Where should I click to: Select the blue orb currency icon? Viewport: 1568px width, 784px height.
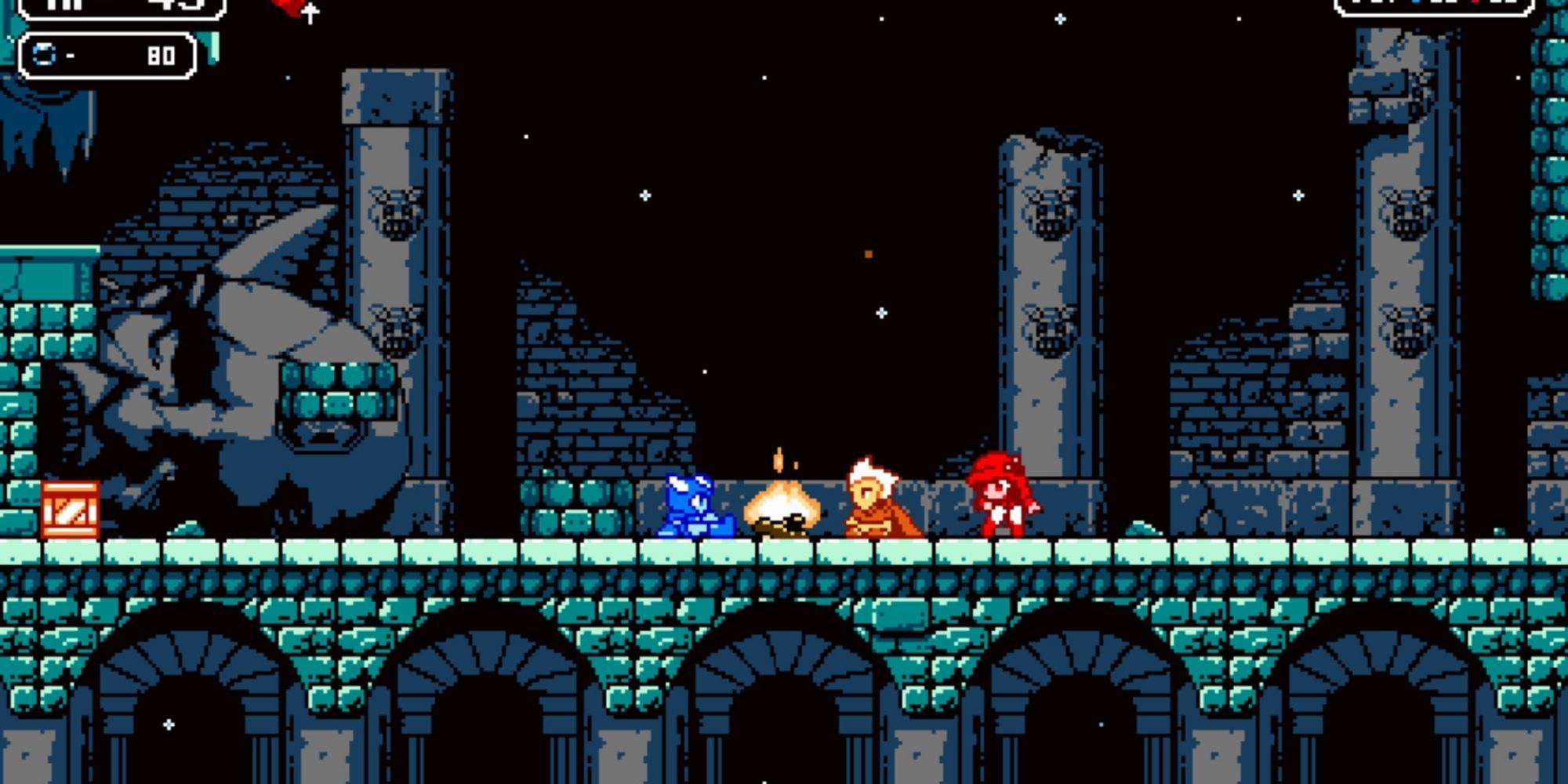43,53
